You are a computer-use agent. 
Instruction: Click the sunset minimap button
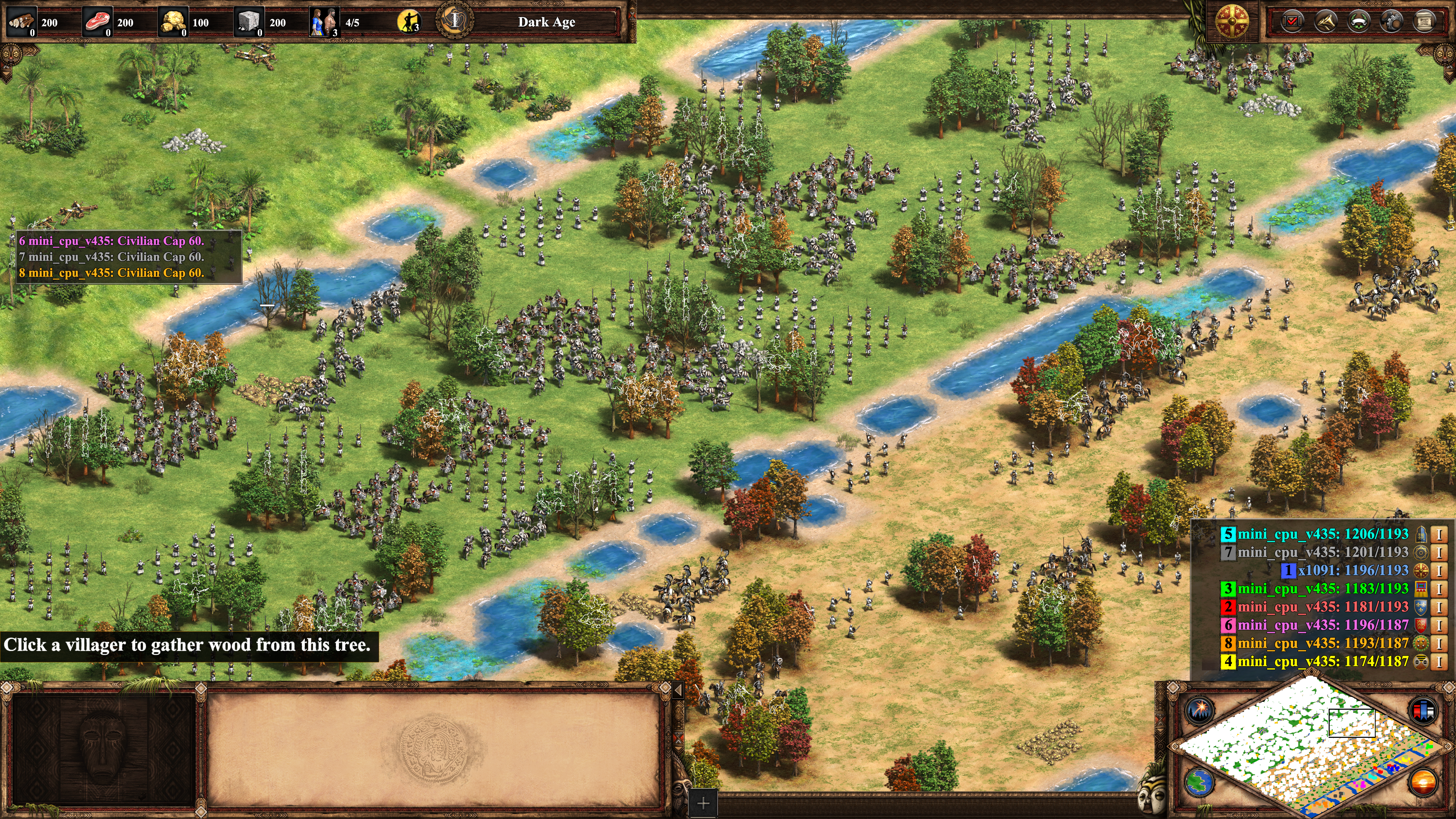coord(1423,783)
